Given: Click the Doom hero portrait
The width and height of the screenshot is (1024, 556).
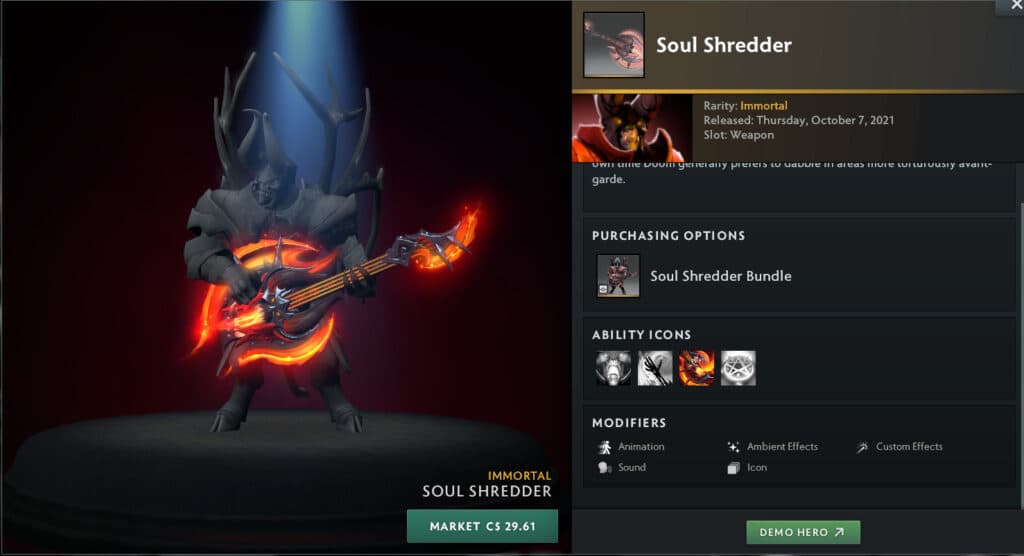Looking at the screenshot, I should point(632,128).
